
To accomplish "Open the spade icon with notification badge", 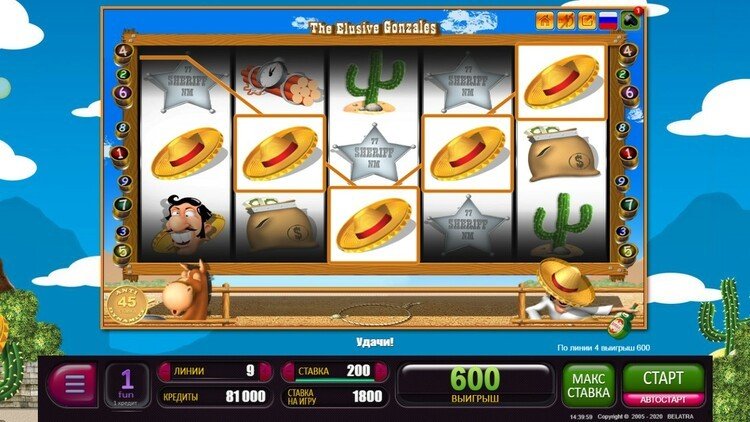I will click(x=632, y=19).
